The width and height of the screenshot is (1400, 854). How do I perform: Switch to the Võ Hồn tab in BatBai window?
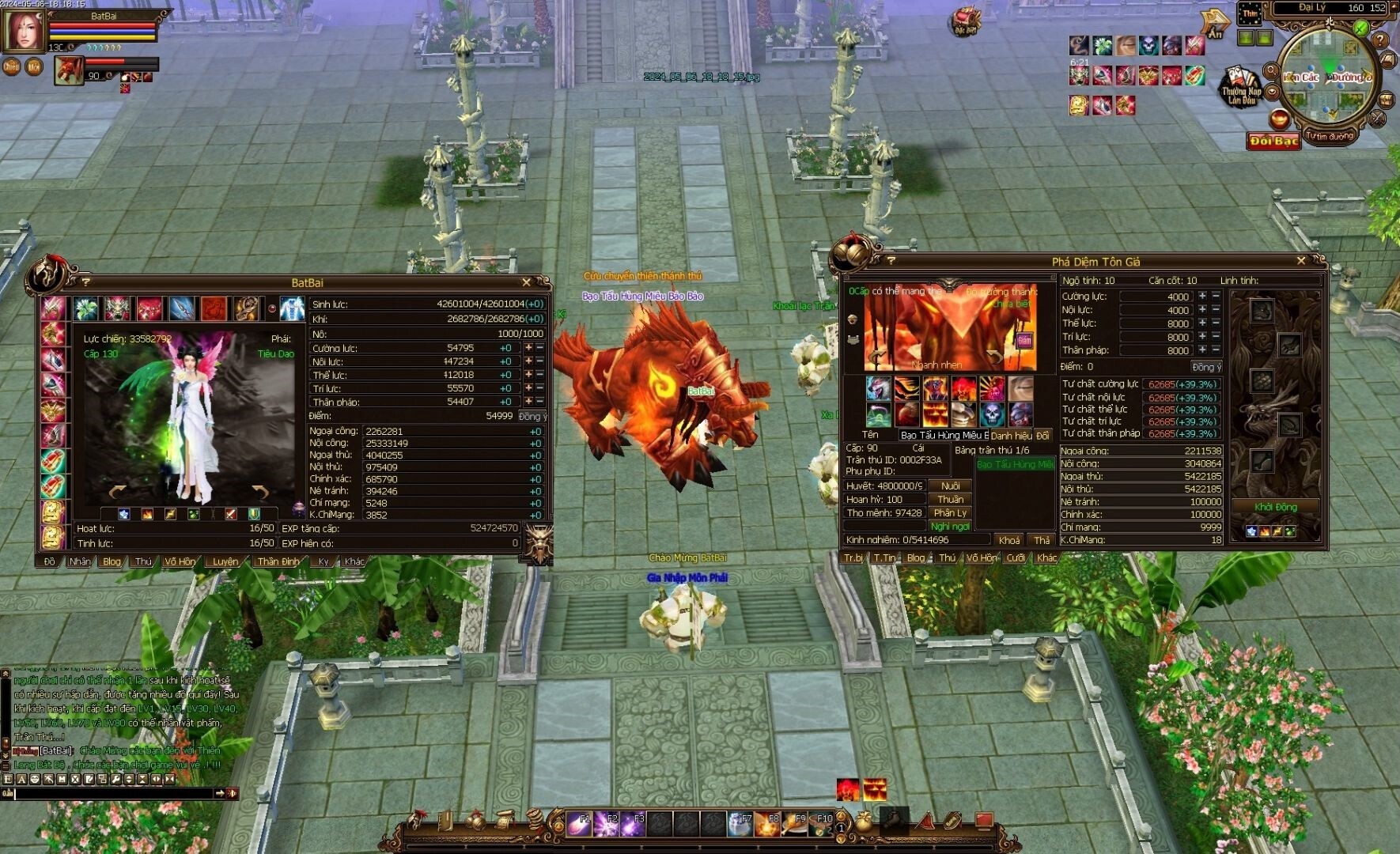180,561
